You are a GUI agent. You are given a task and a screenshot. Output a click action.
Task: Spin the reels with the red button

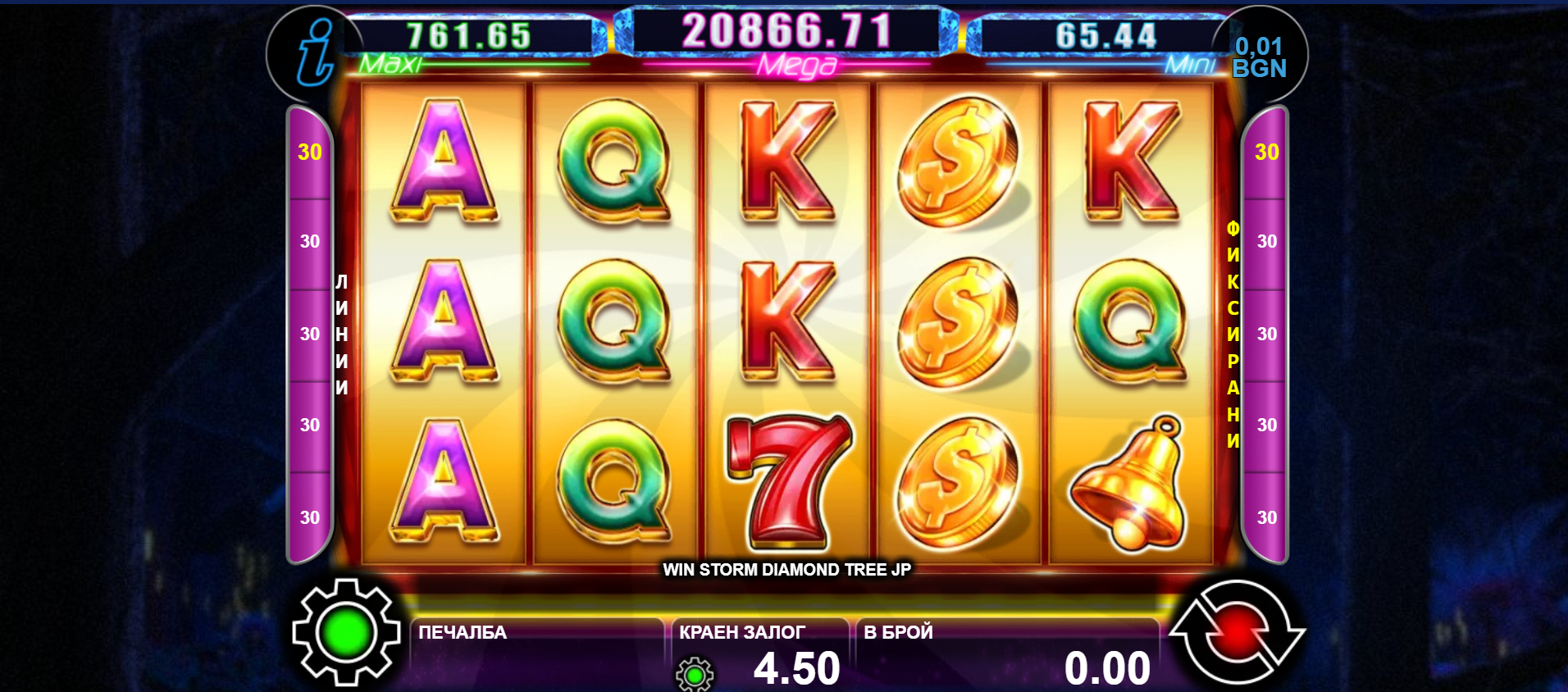(x=1237, y=631)
